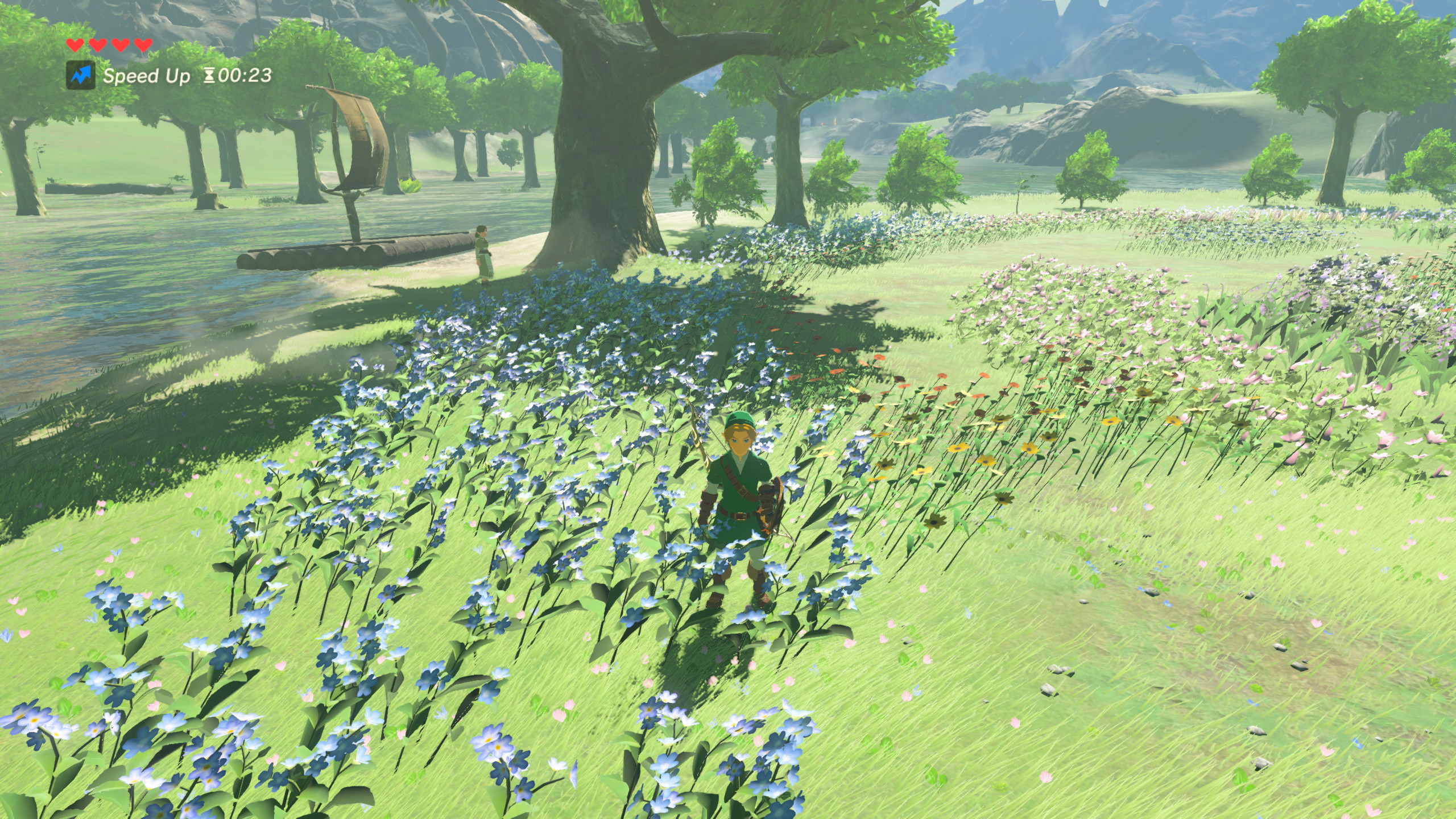Click the Speed Up text label

tap(146, 76)
